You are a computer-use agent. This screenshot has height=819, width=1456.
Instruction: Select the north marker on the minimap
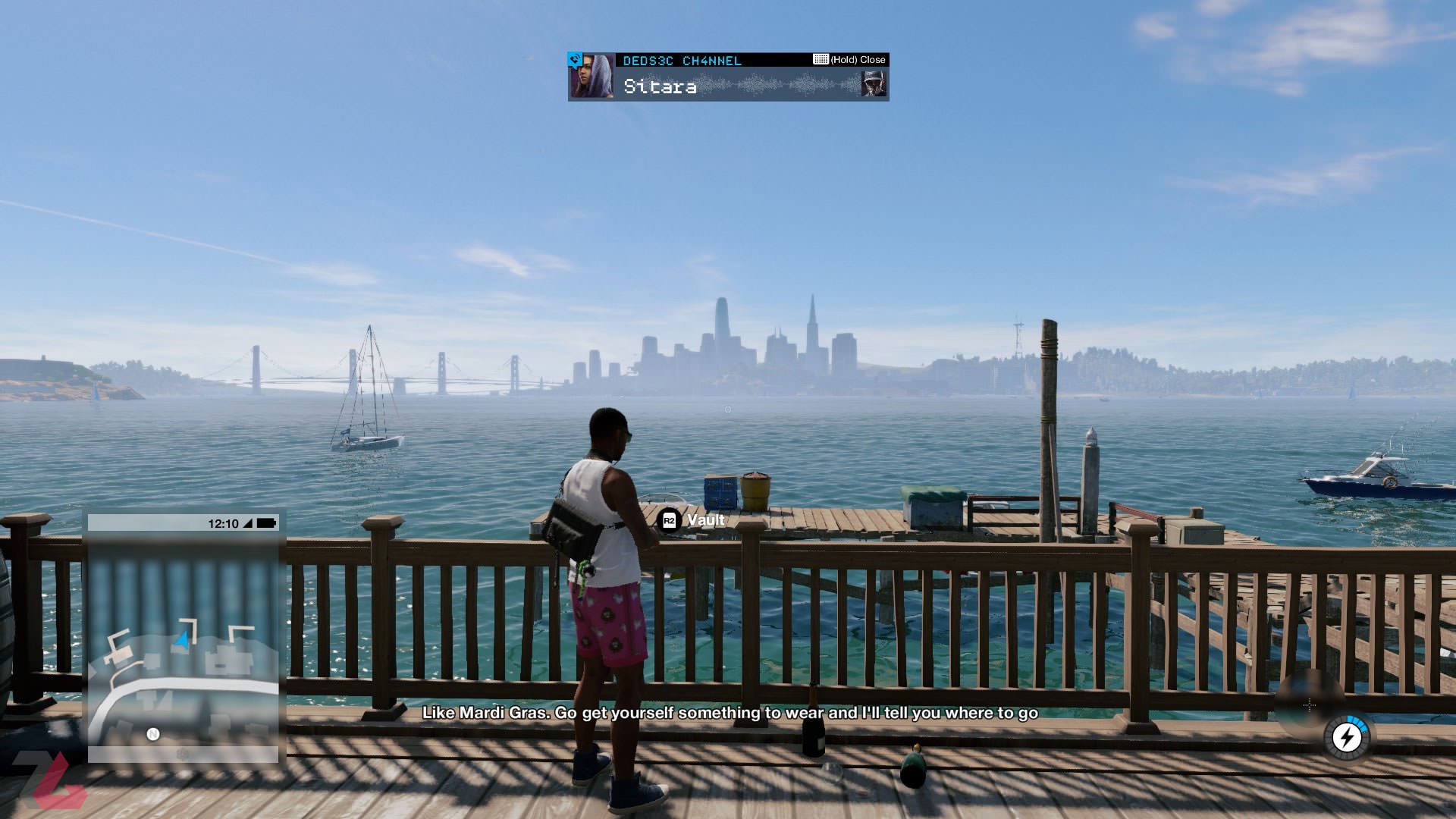[153, 734]
